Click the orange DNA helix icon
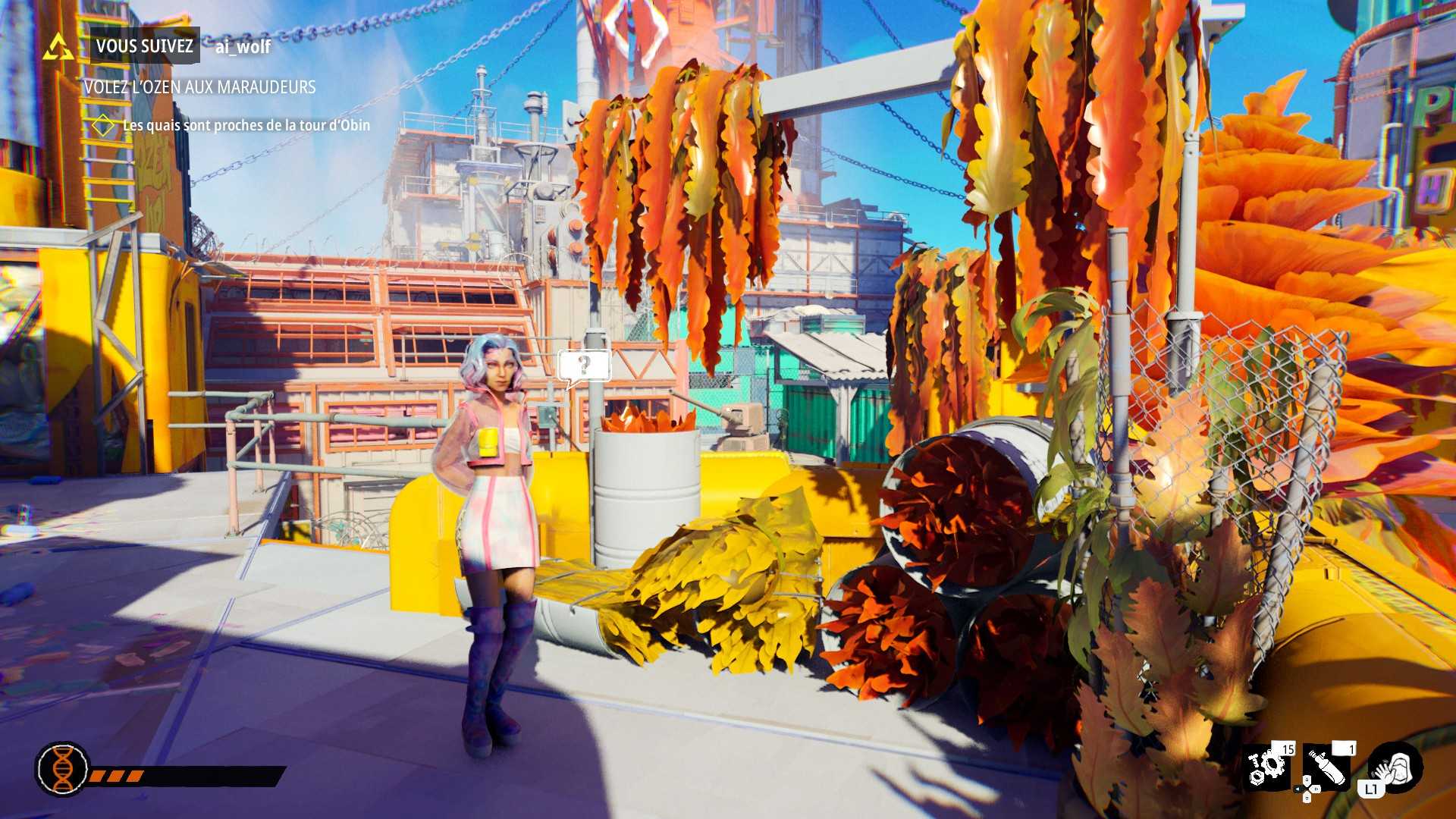This screenshot has width=1456, height=819. [x=62, y=768]
